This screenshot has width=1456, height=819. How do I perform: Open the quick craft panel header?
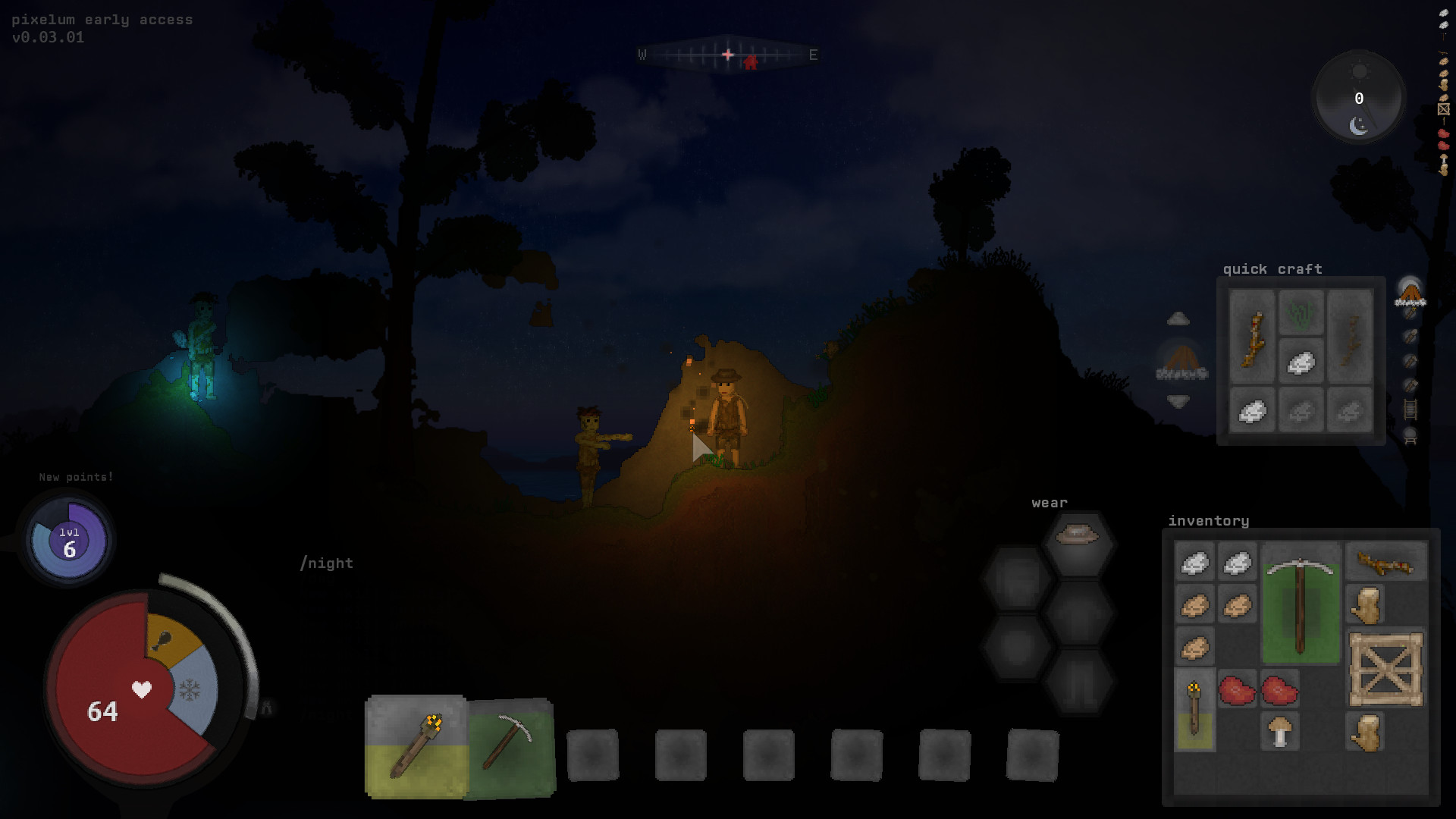pyautogui.click(x=1272, y=269)
